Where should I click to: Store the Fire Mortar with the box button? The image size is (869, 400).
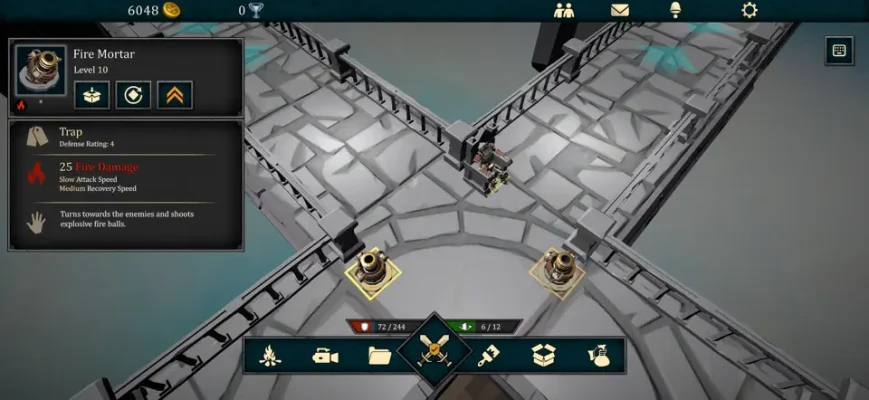pos(91,95)
